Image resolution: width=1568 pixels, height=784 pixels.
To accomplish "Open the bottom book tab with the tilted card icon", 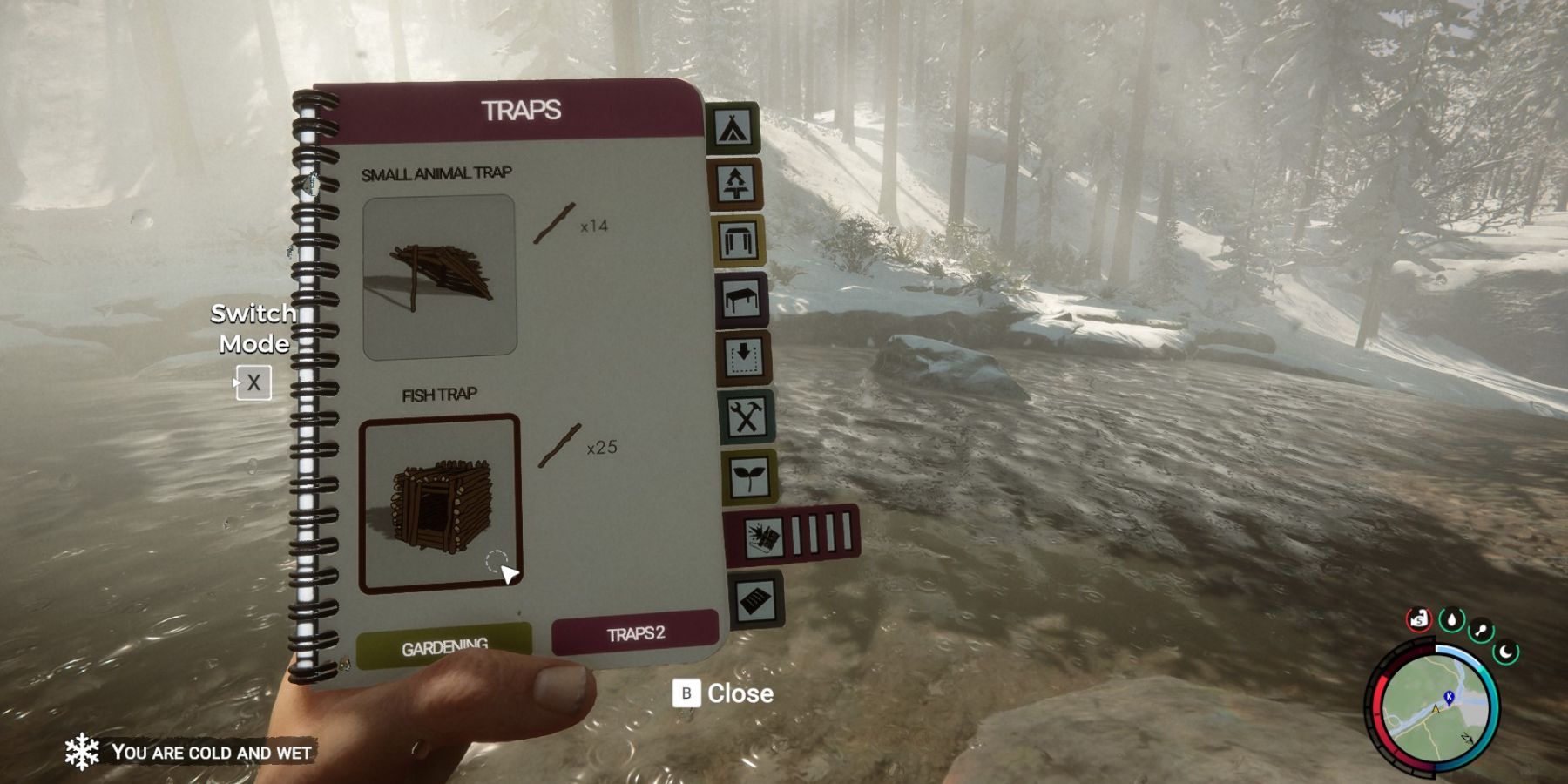I will tap(755, 599).
